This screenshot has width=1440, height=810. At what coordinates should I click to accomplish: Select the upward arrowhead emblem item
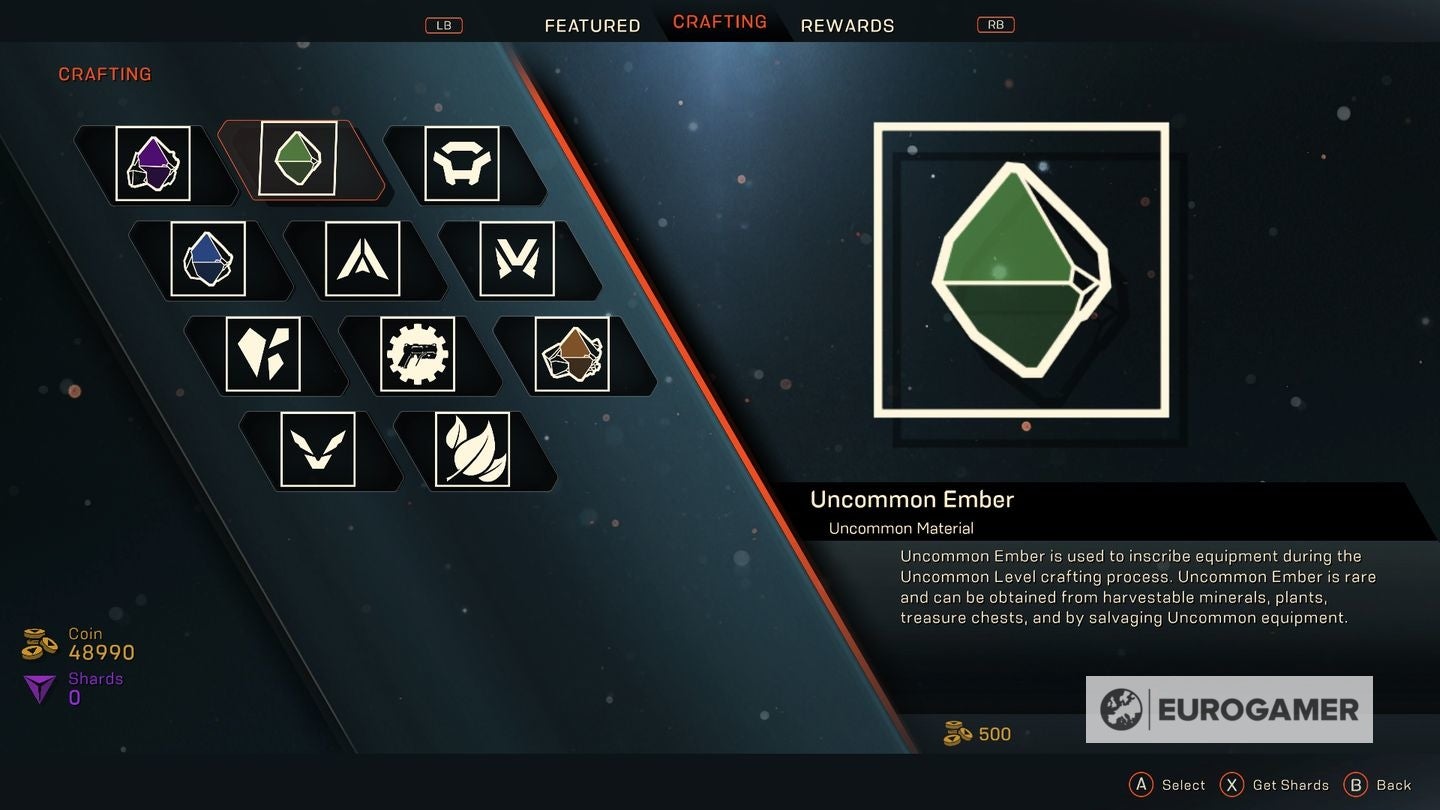coord(362,259)
